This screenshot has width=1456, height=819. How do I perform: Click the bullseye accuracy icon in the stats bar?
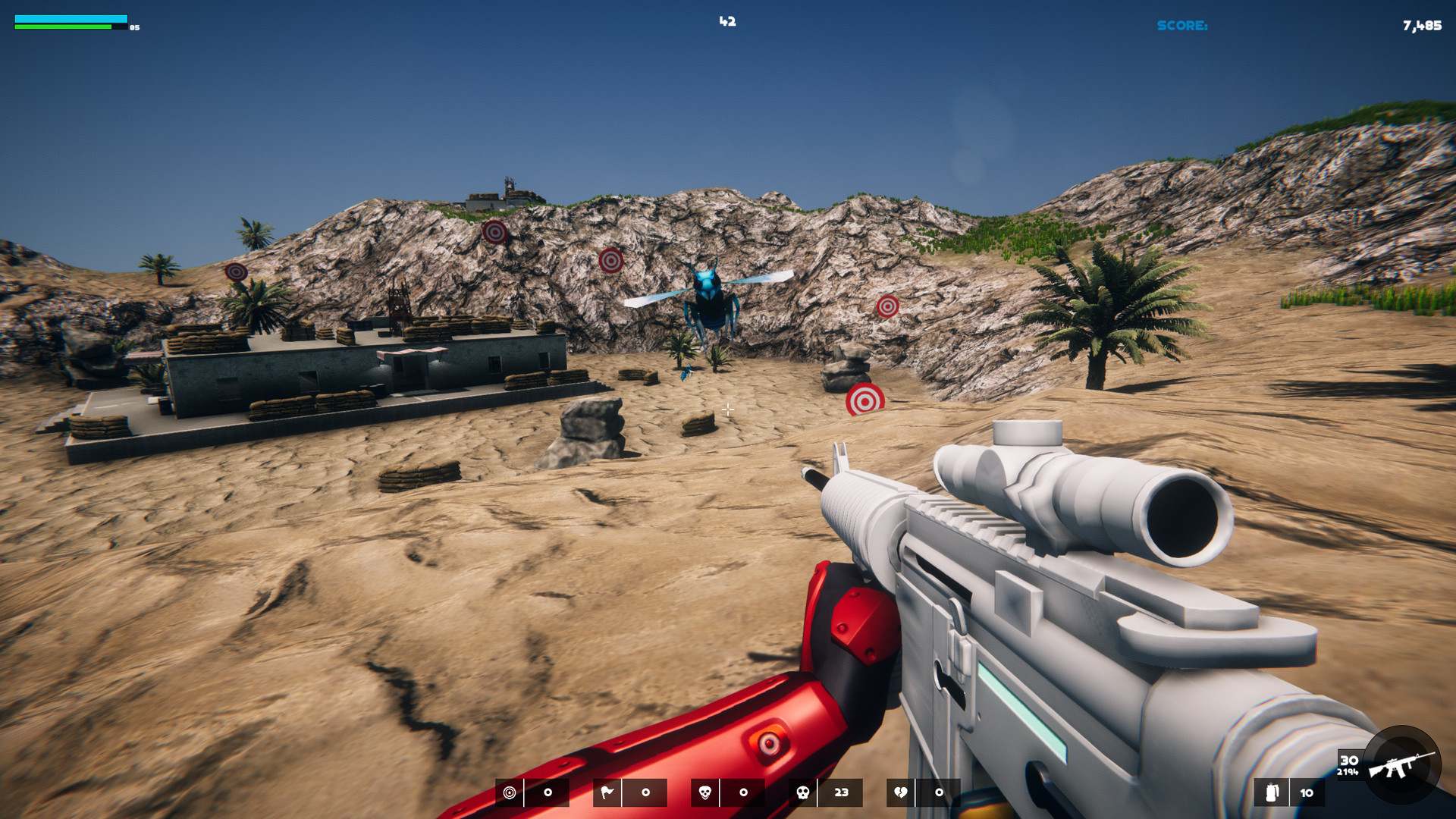point(508,792)
